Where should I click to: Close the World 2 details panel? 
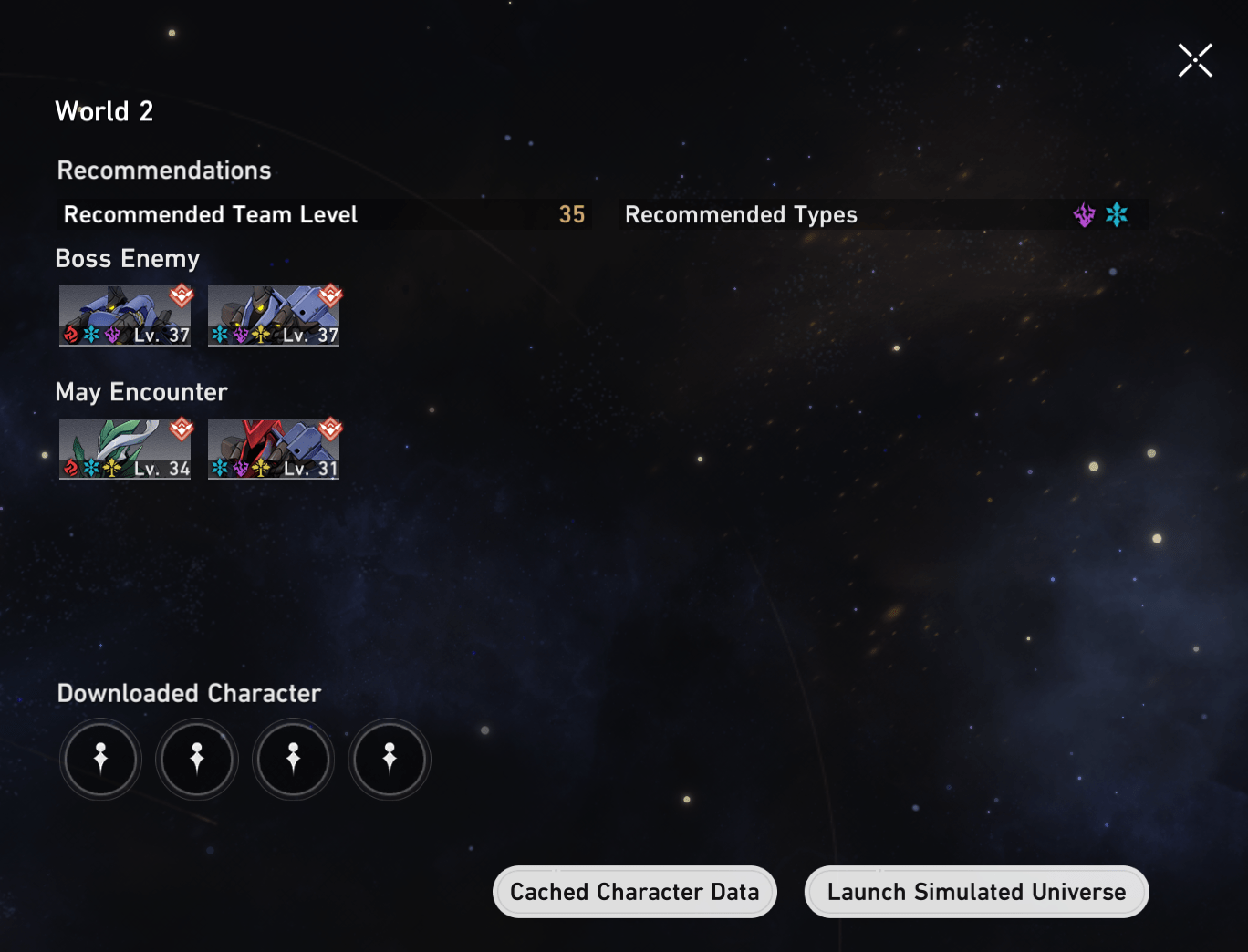1195,59
